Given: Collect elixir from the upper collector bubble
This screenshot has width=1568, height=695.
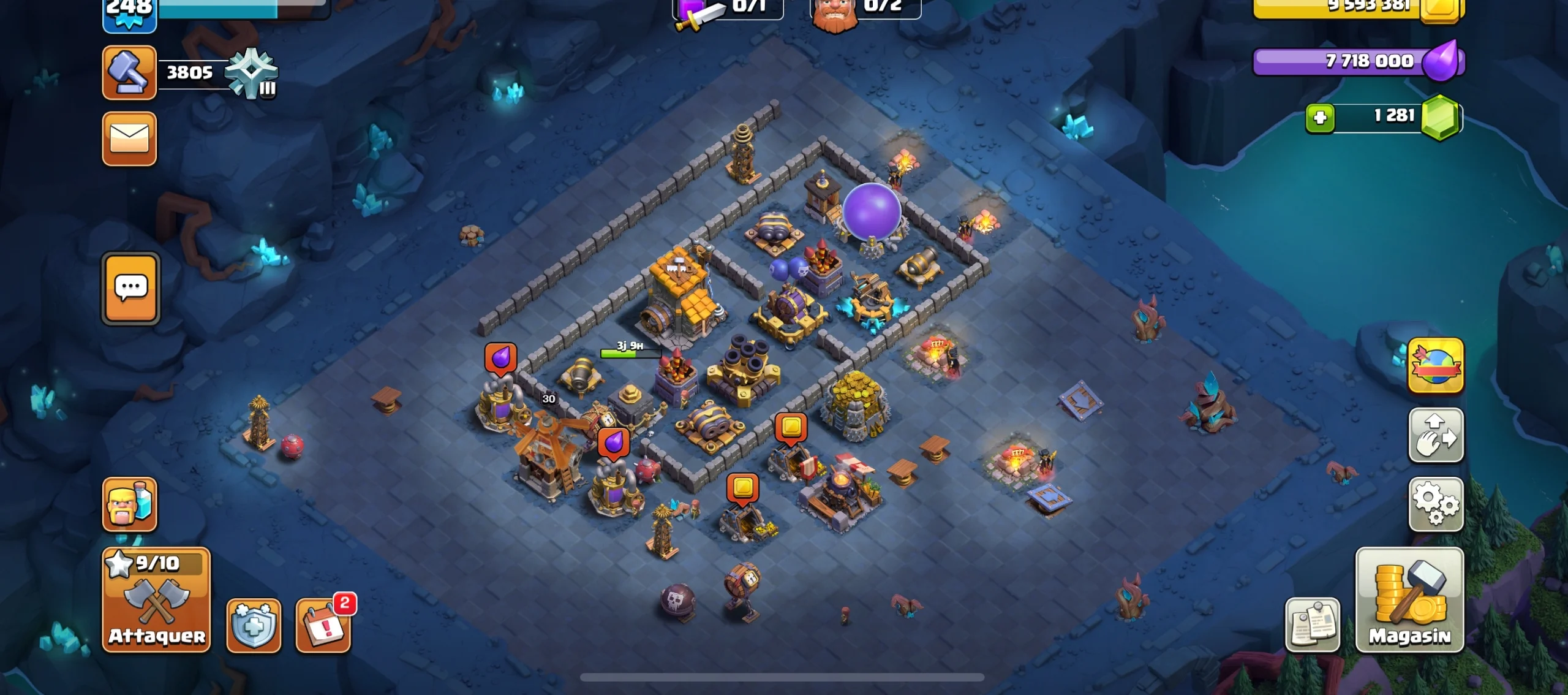Looking at the screenshot, I should click(x=500, y=358).
